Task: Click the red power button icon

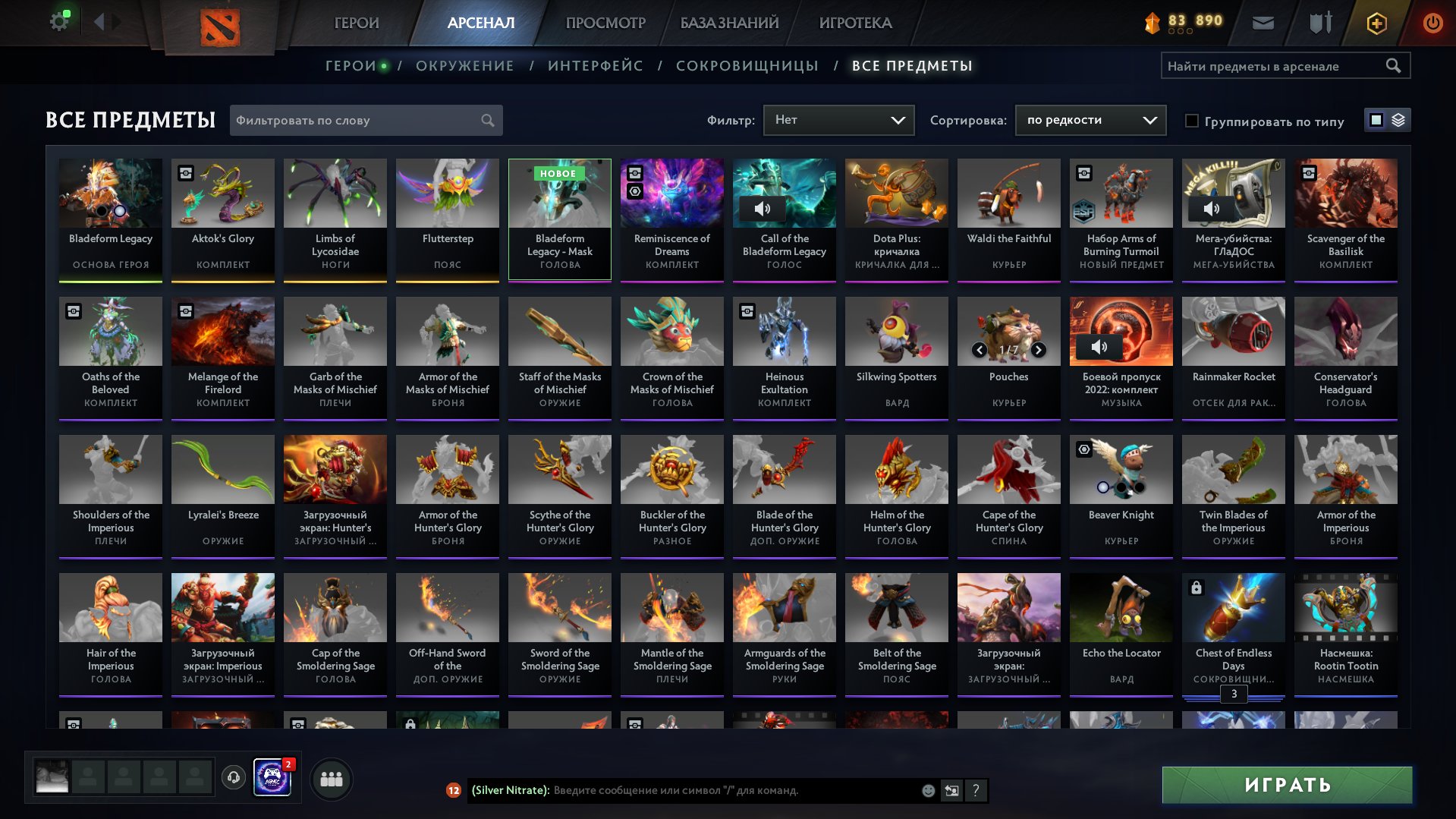Action: click(x=1432, y=23)
